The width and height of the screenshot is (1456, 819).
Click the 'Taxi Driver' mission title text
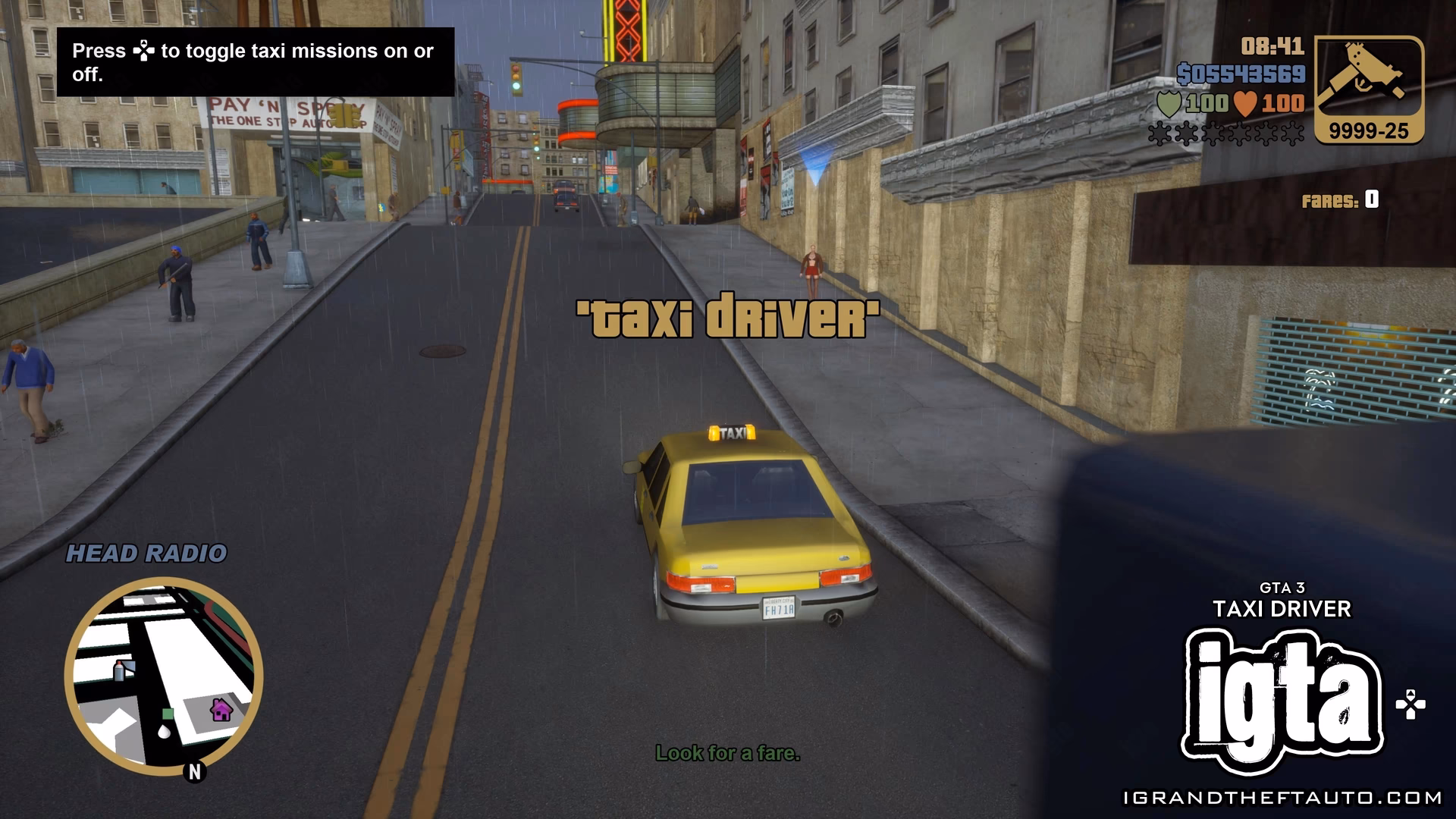point(726,315)
